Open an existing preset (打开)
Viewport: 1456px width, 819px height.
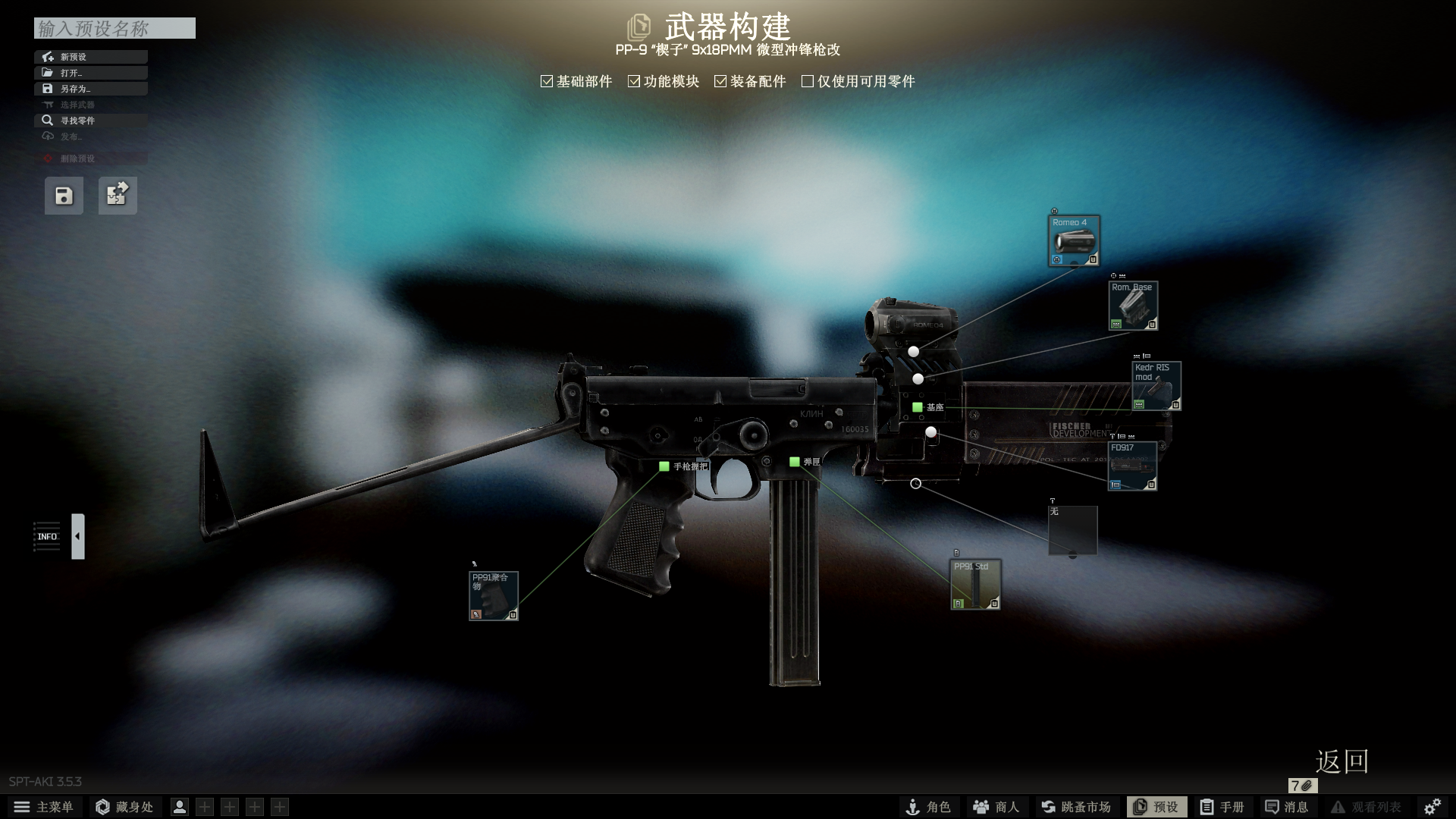click(90, 73)
